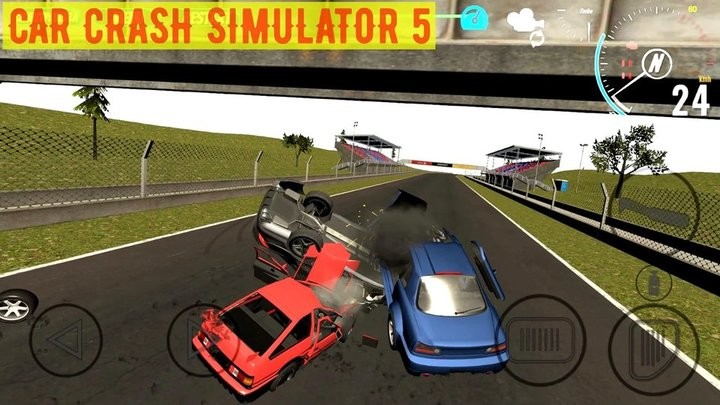Tap the steer left arrow button
720x405 pixels.
[66, 340]
